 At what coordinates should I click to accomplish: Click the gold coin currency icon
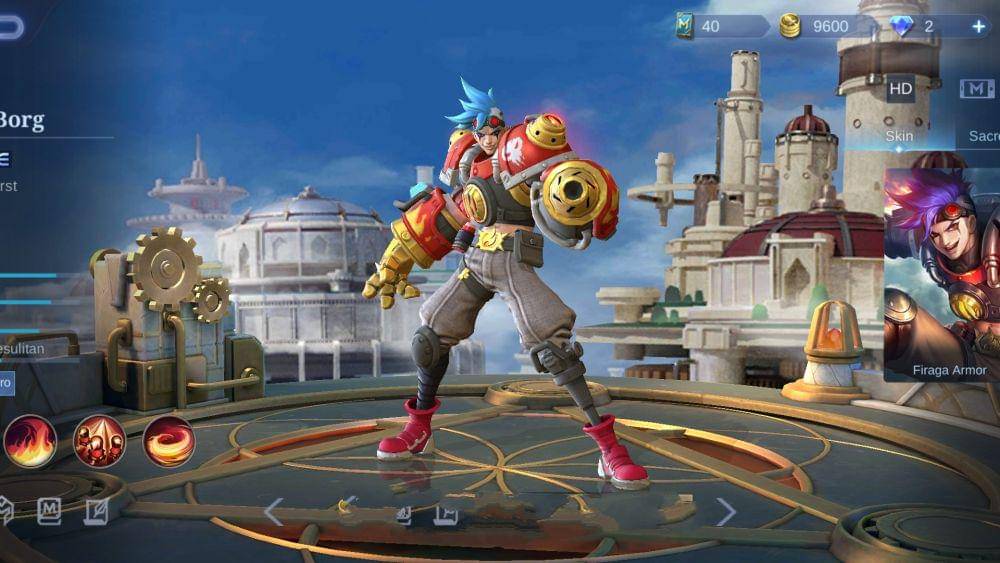pos(790,26)
